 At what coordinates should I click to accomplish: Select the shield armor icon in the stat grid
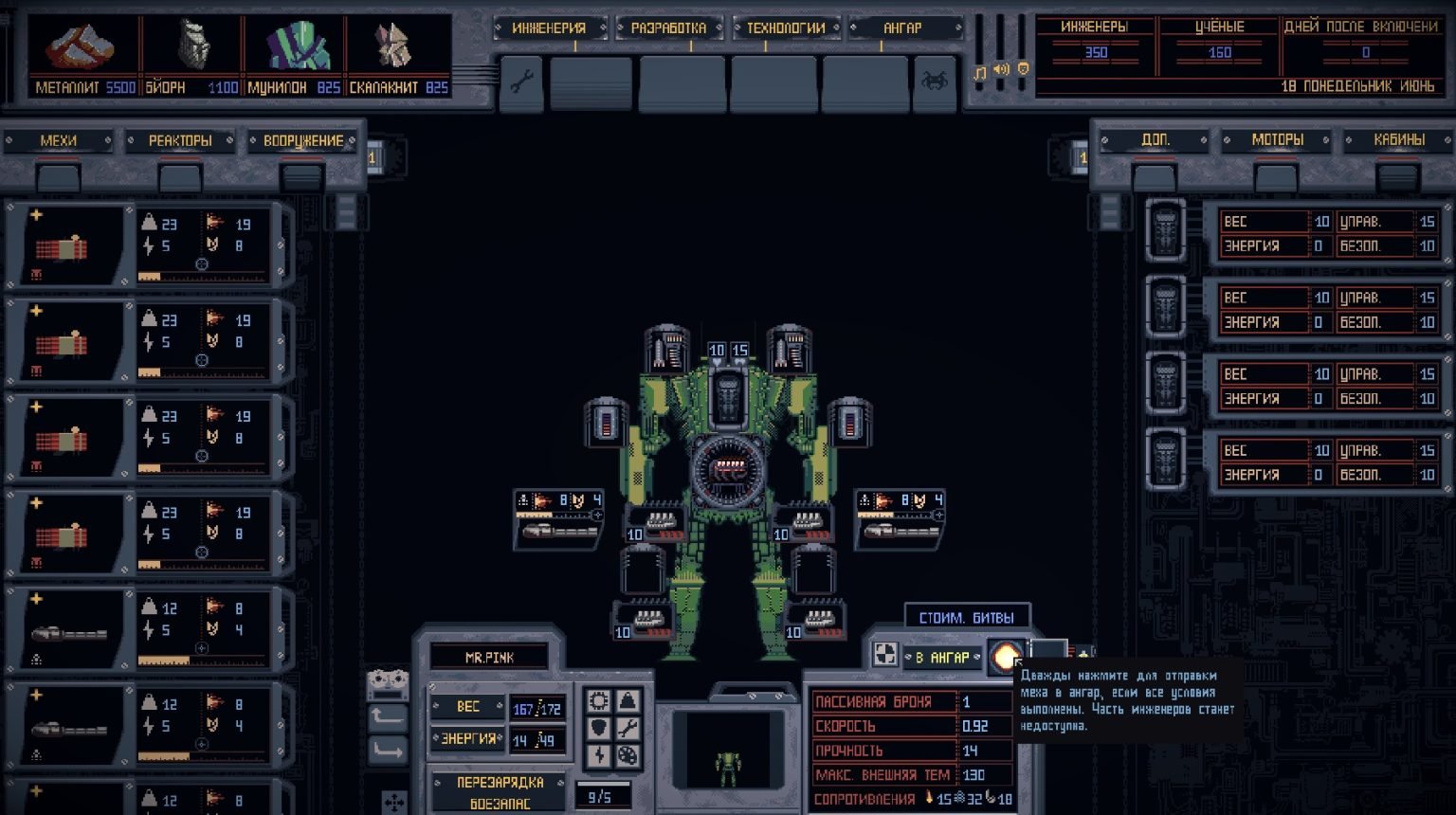[x=598, y=728]
